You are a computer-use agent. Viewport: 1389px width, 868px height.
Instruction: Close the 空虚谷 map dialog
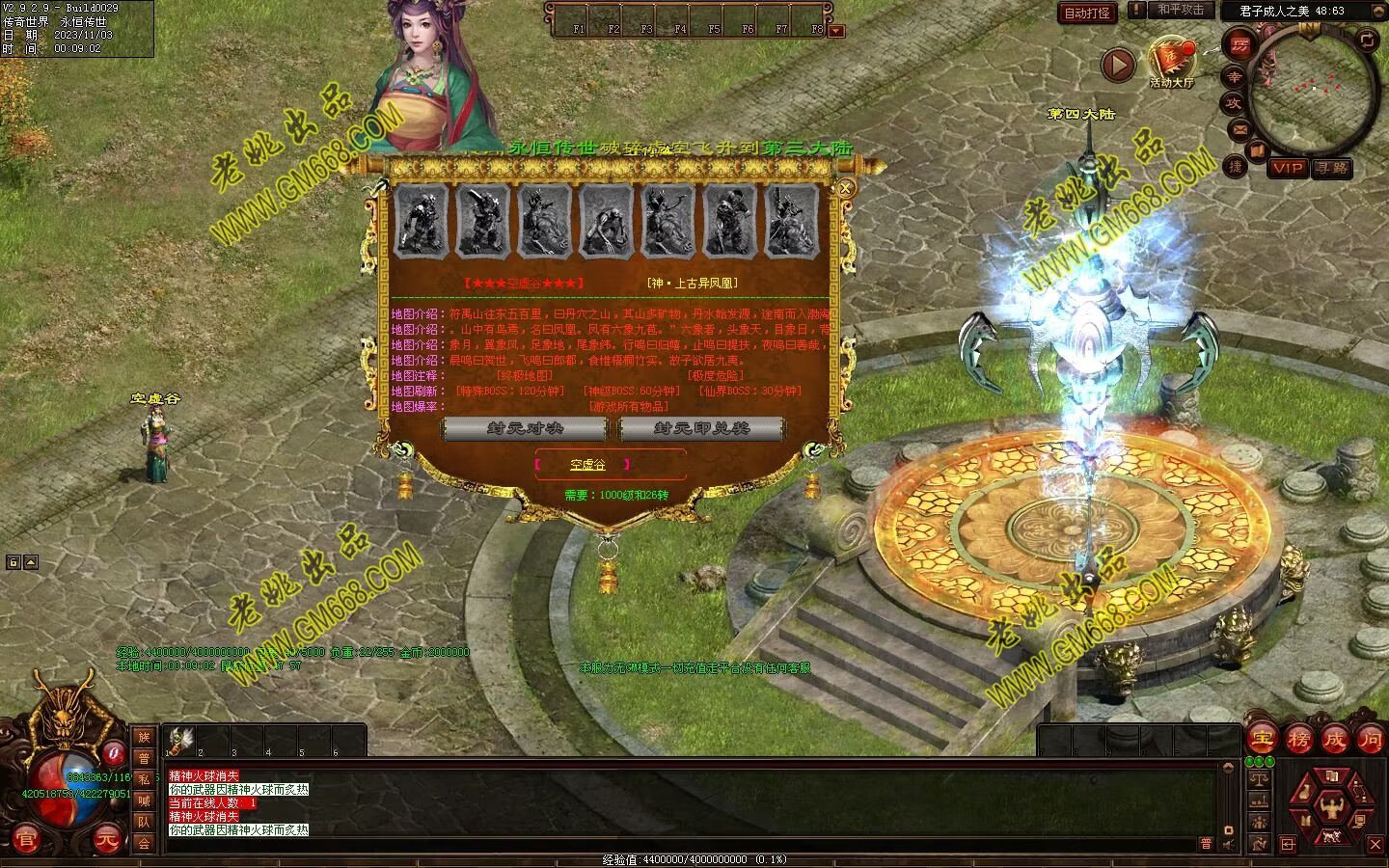(846, 189)
